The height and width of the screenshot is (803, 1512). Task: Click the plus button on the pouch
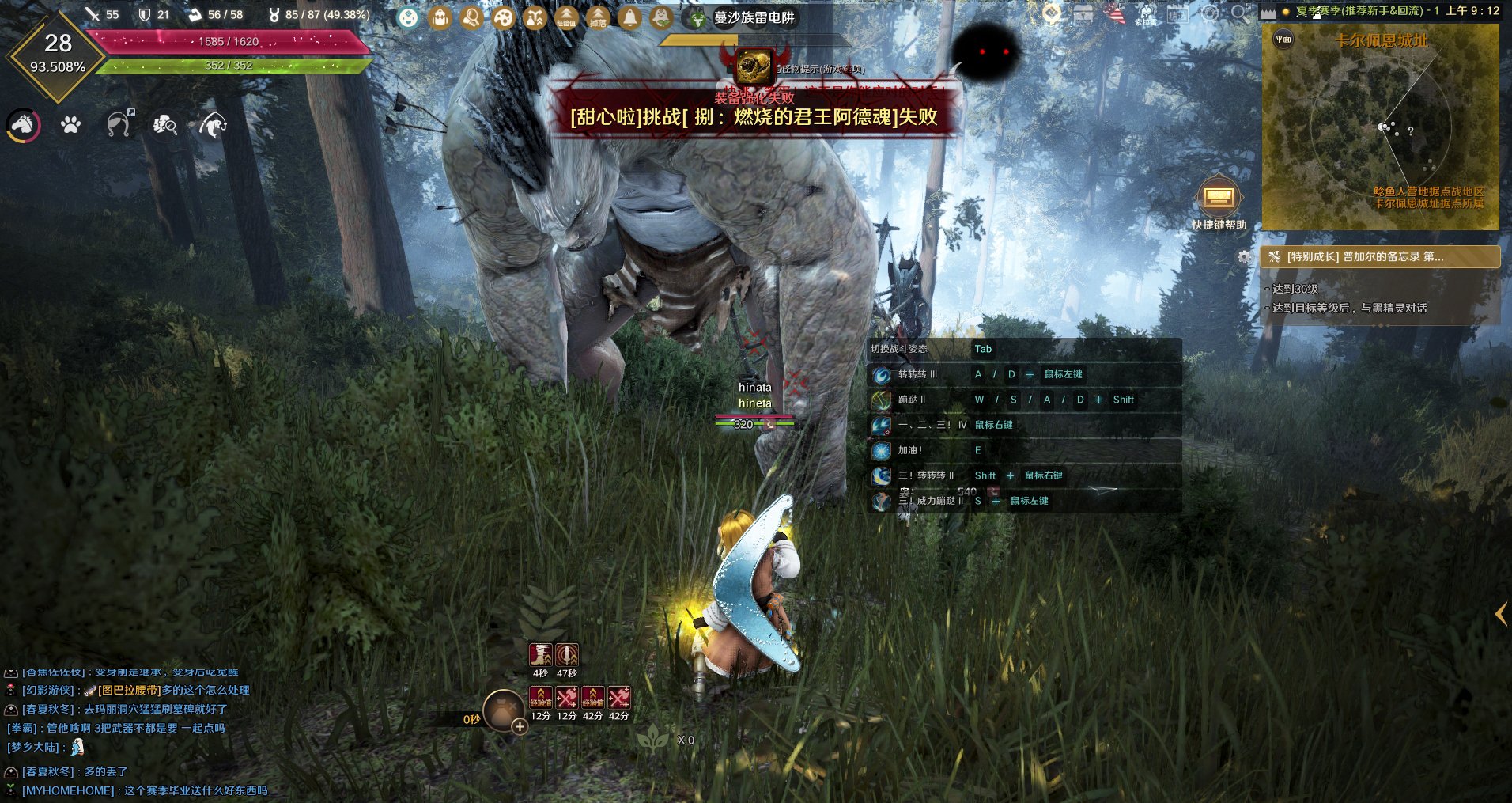(520, 726)
